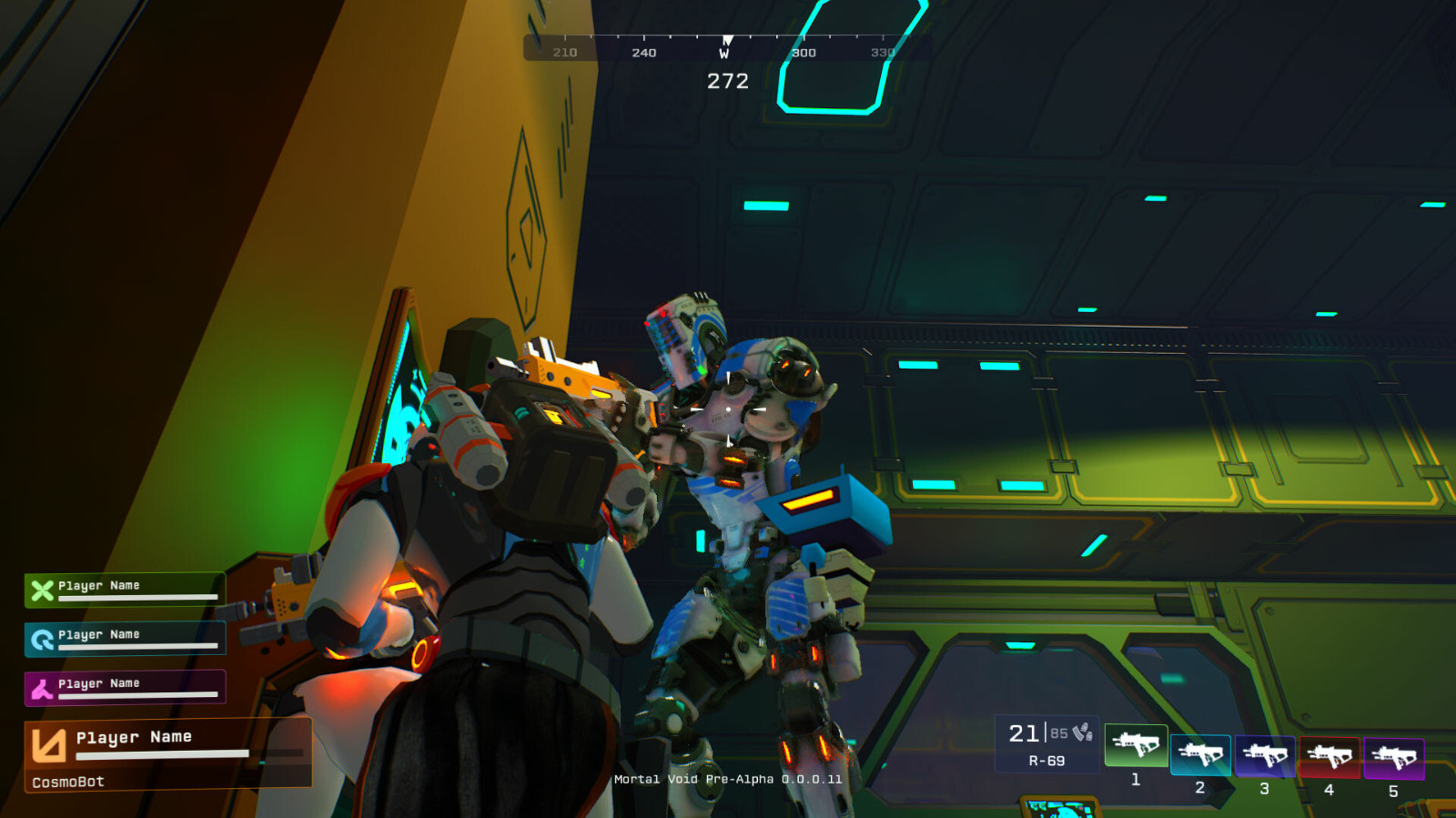Click the 272 heading readout
This screenshot has width=1456, height=818.
[726, 82]
